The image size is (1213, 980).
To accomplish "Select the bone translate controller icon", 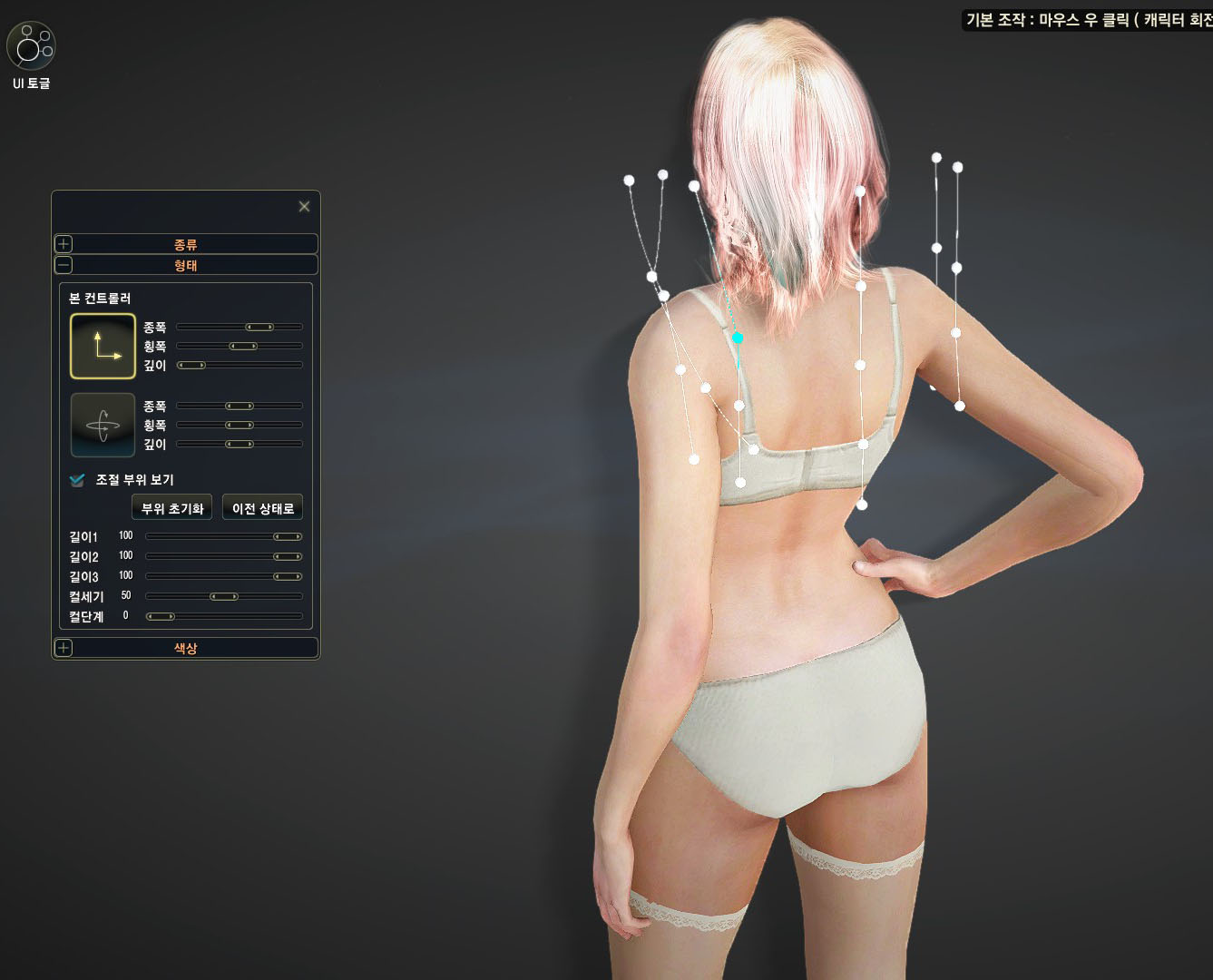I will [103, 346].
